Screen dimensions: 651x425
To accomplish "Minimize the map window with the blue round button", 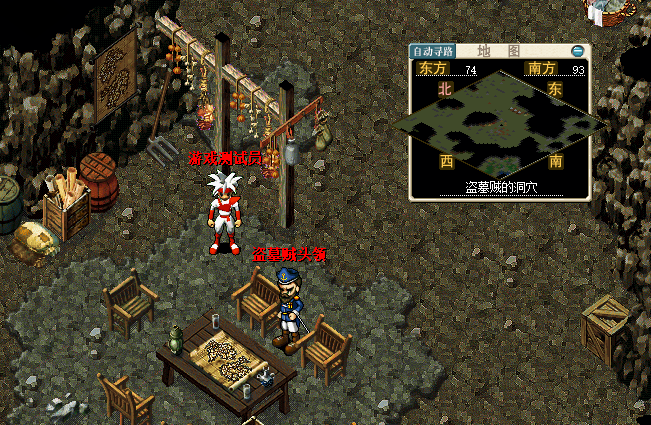I will tap(577, 51).
